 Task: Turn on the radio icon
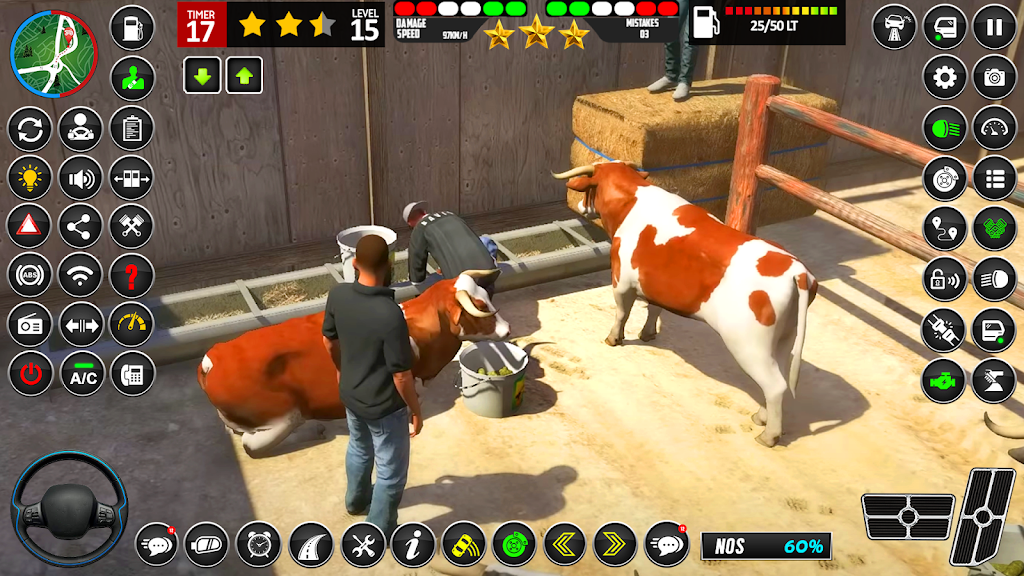(30, 324)
